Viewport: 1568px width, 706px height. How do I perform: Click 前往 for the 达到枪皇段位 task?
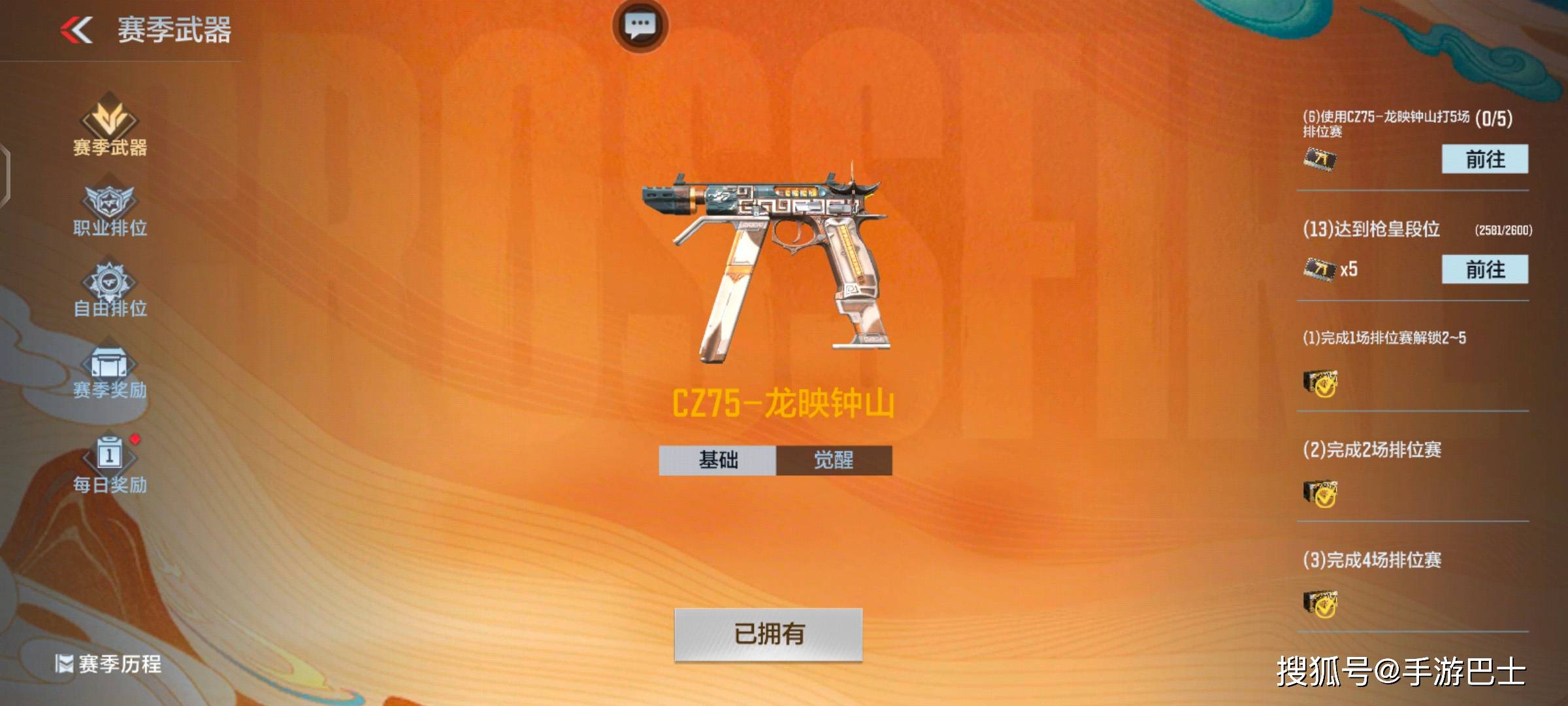click(x=1484, y=269)
